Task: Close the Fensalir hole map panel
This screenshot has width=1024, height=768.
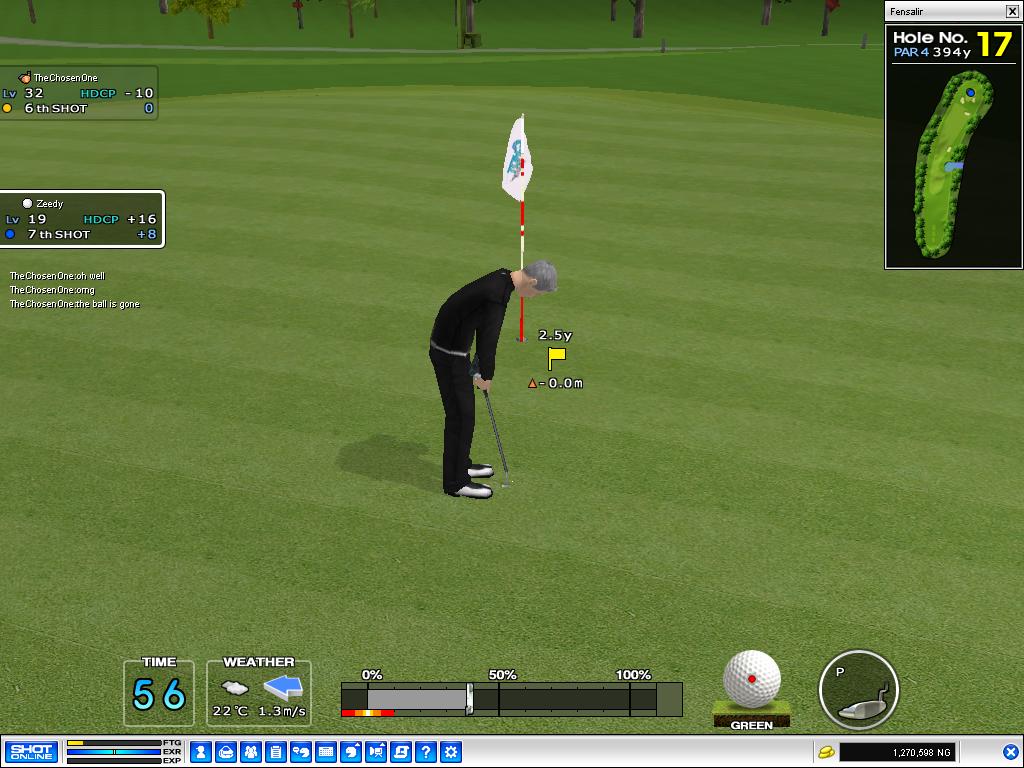Action: 1012,12
